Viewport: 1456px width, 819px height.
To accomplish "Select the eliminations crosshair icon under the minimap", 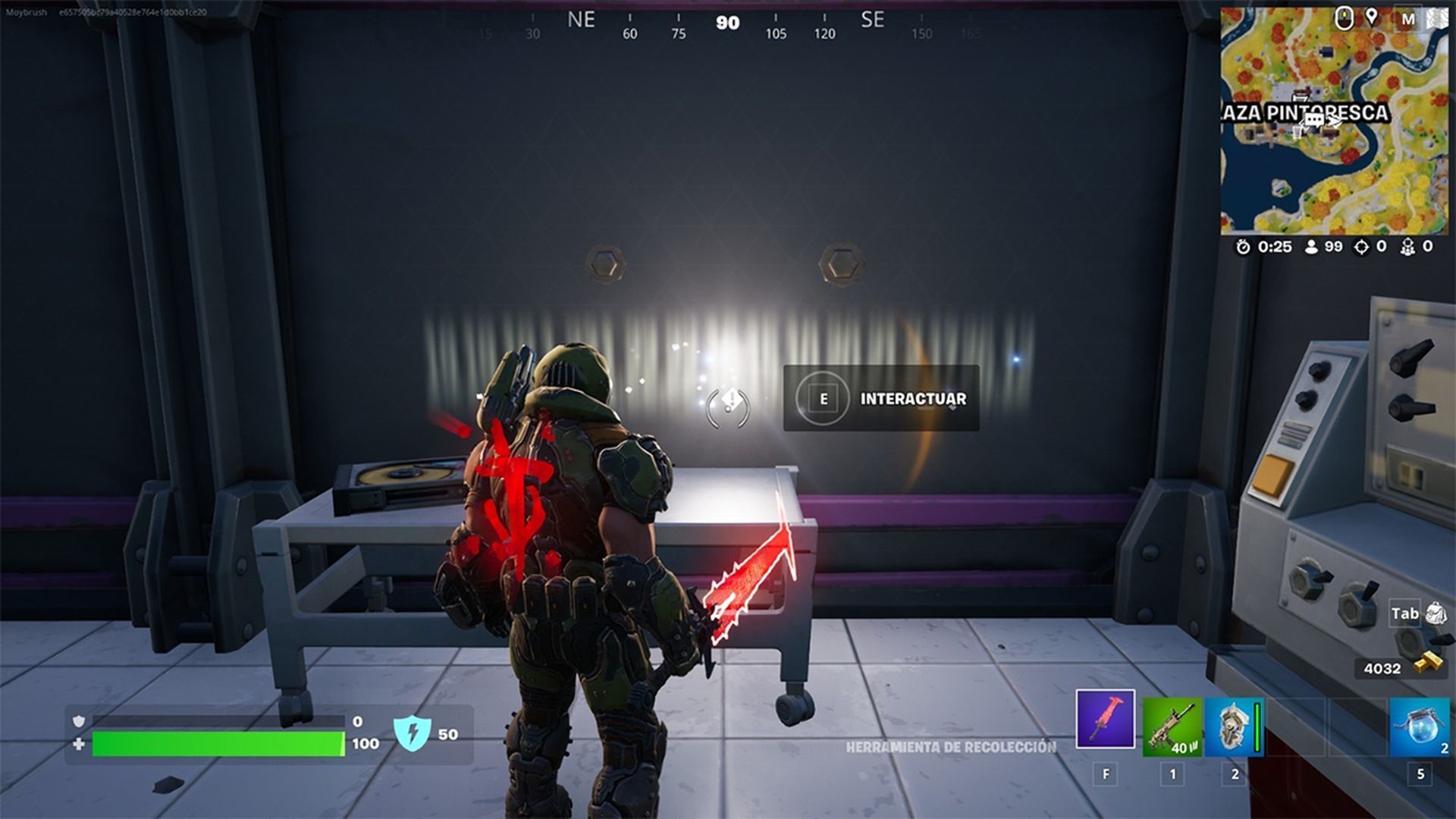I will click(1362, 247).
